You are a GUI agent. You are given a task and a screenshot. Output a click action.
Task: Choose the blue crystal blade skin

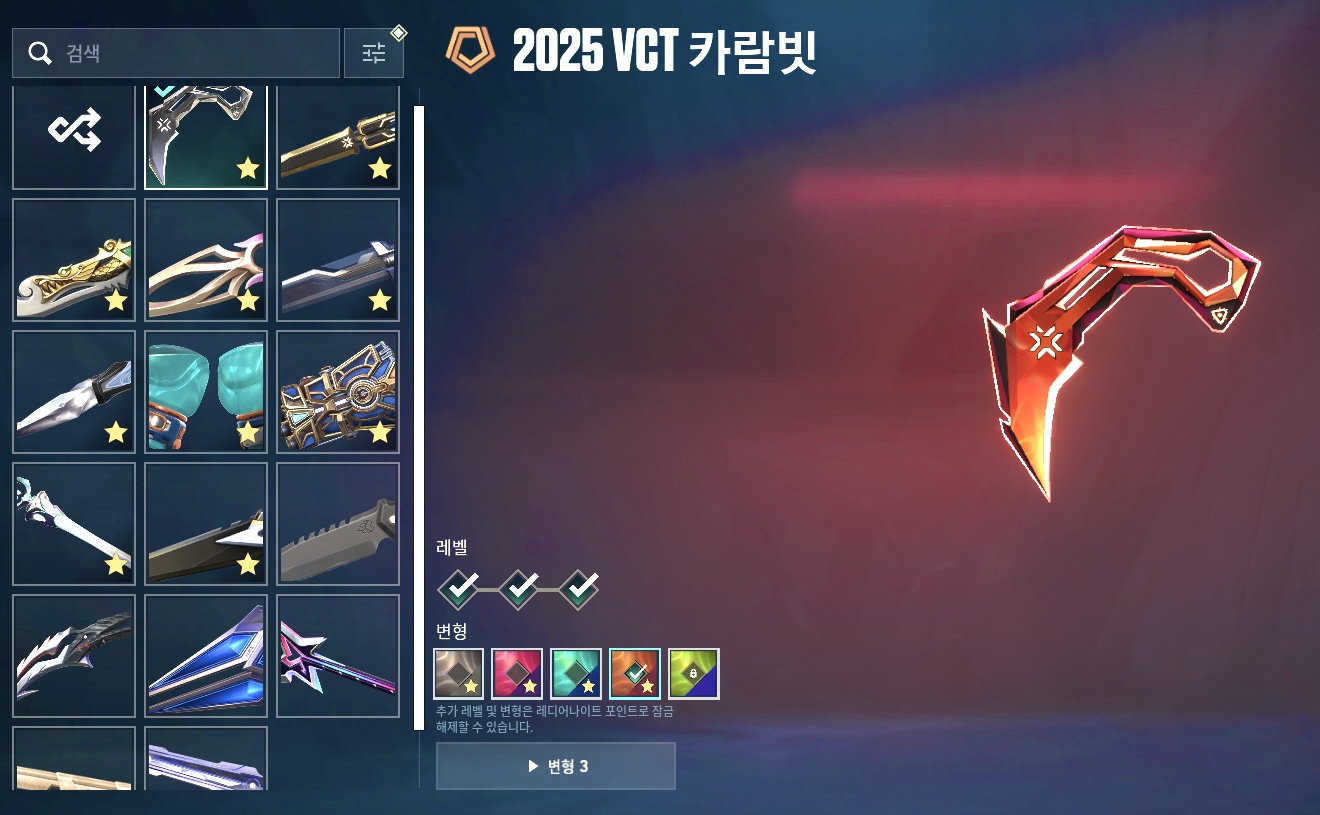tap(206, 656)
